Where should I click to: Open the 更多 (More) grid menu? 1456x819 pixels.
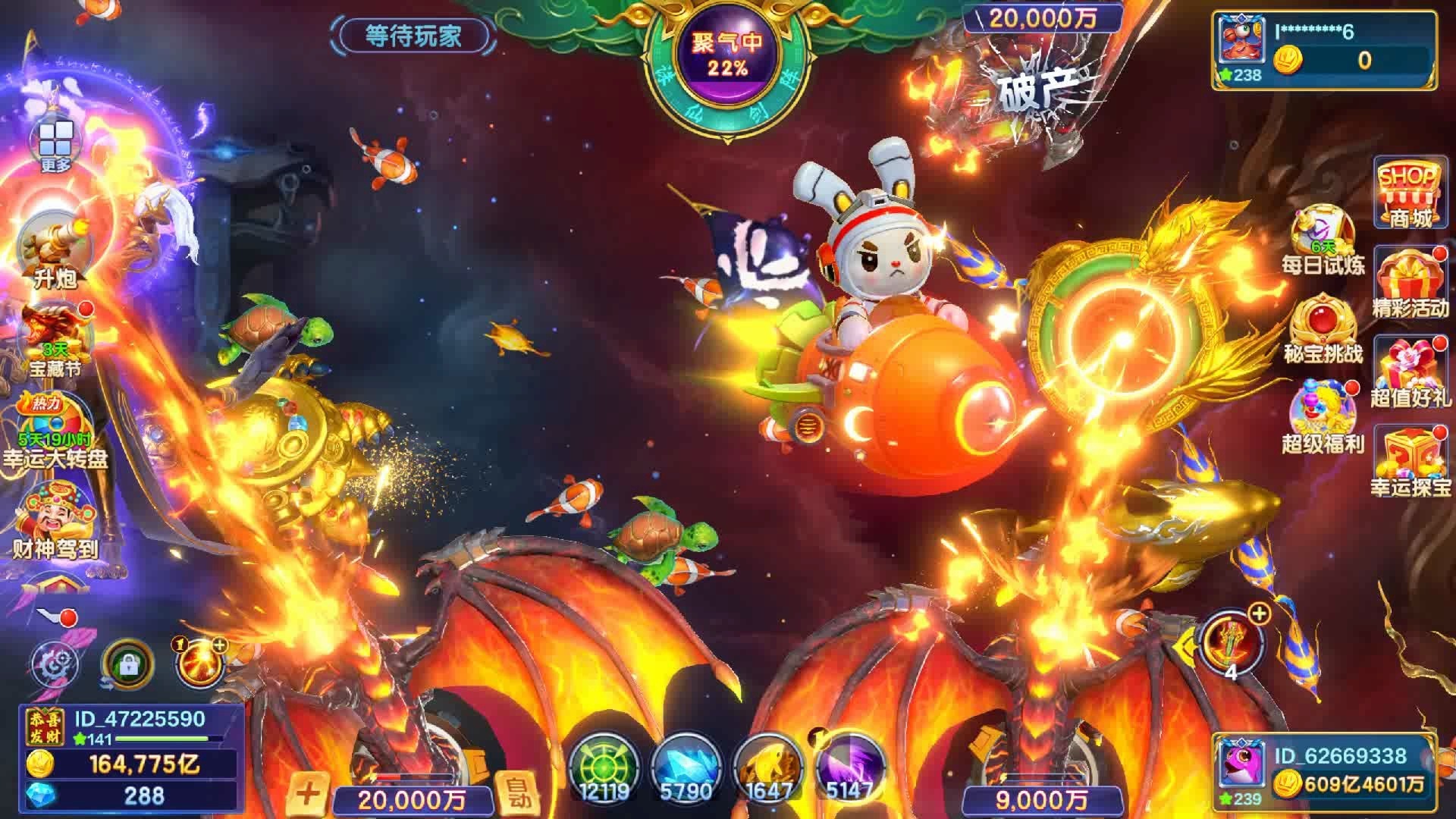pos(55,145)
